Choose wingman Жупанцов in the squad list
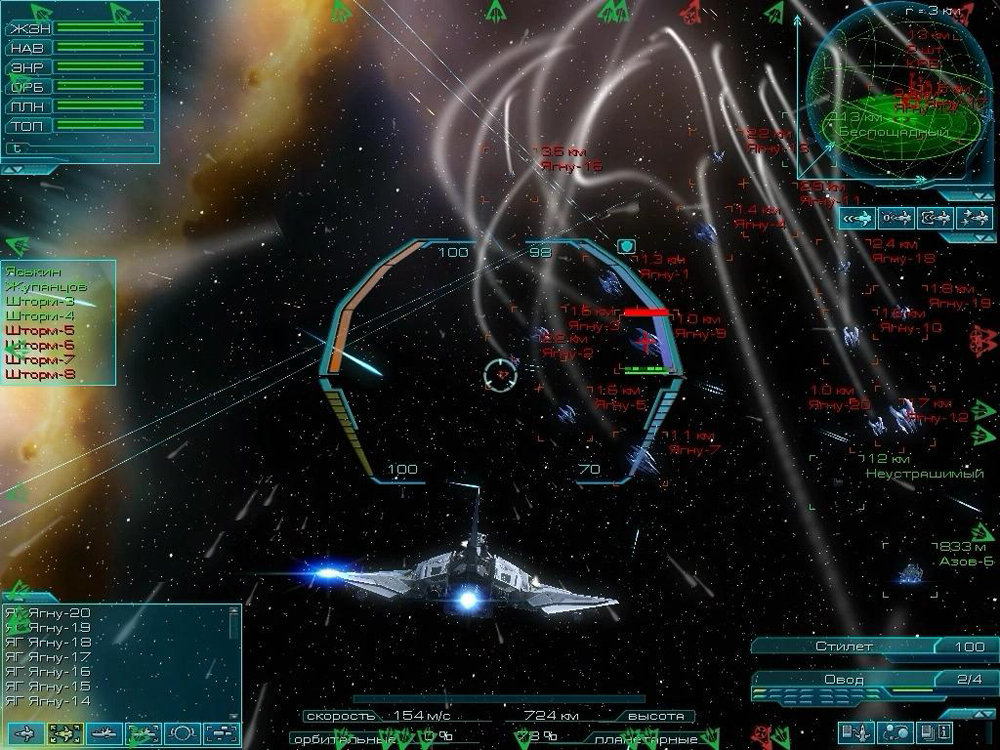 (x=46, y=286)
